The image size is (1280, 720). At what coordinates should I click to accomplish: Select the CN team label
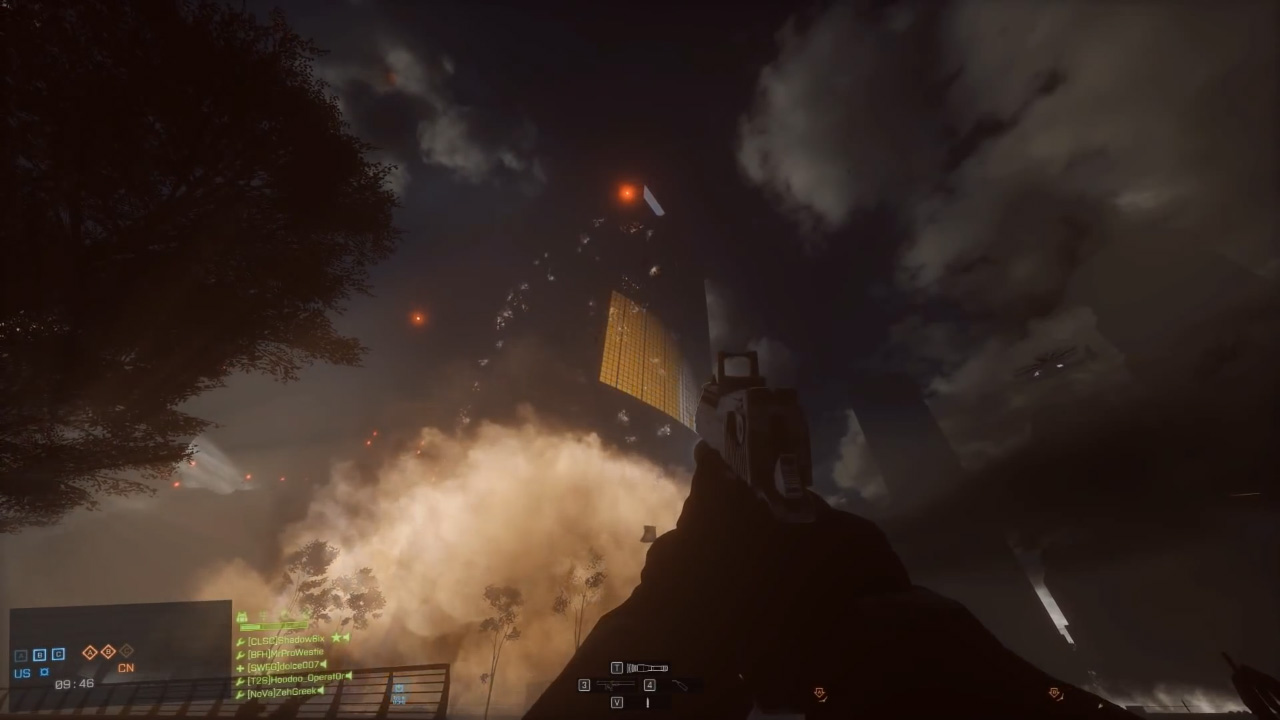coord(126,668)
